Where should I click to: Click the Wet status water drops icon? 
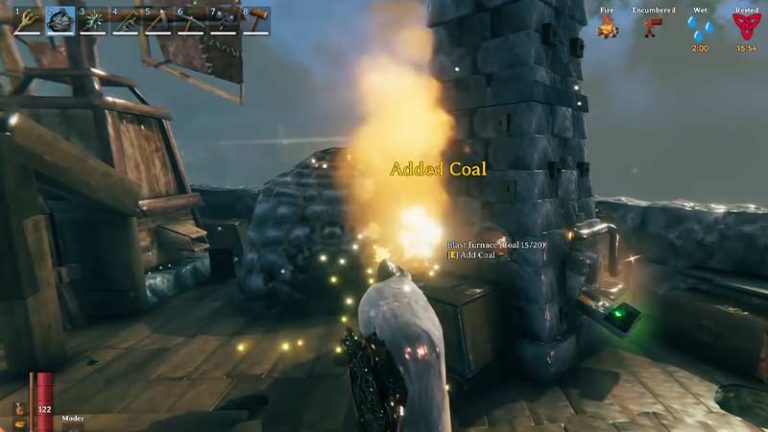point(700,27)
